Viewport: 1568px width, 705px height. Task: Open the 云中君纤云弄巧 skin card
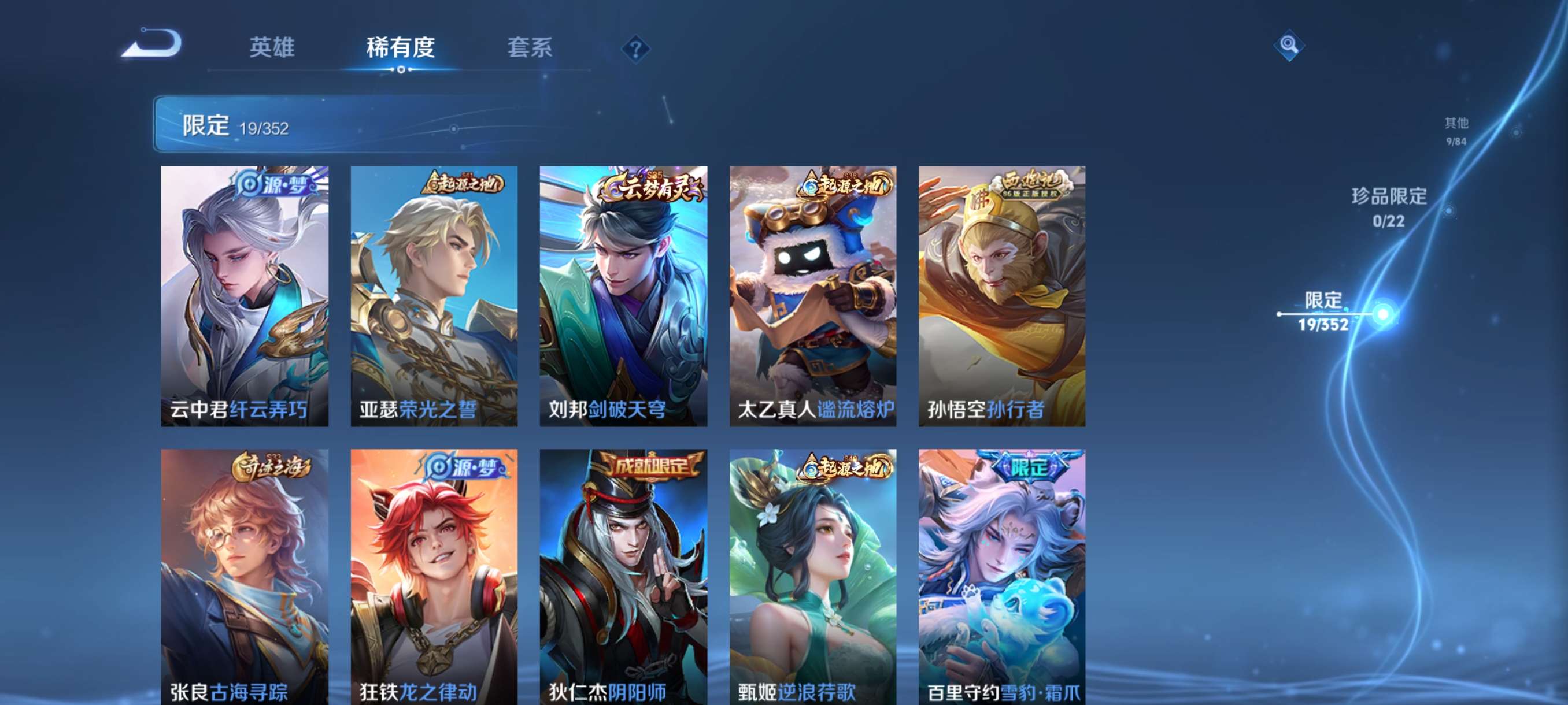(245, 298)
